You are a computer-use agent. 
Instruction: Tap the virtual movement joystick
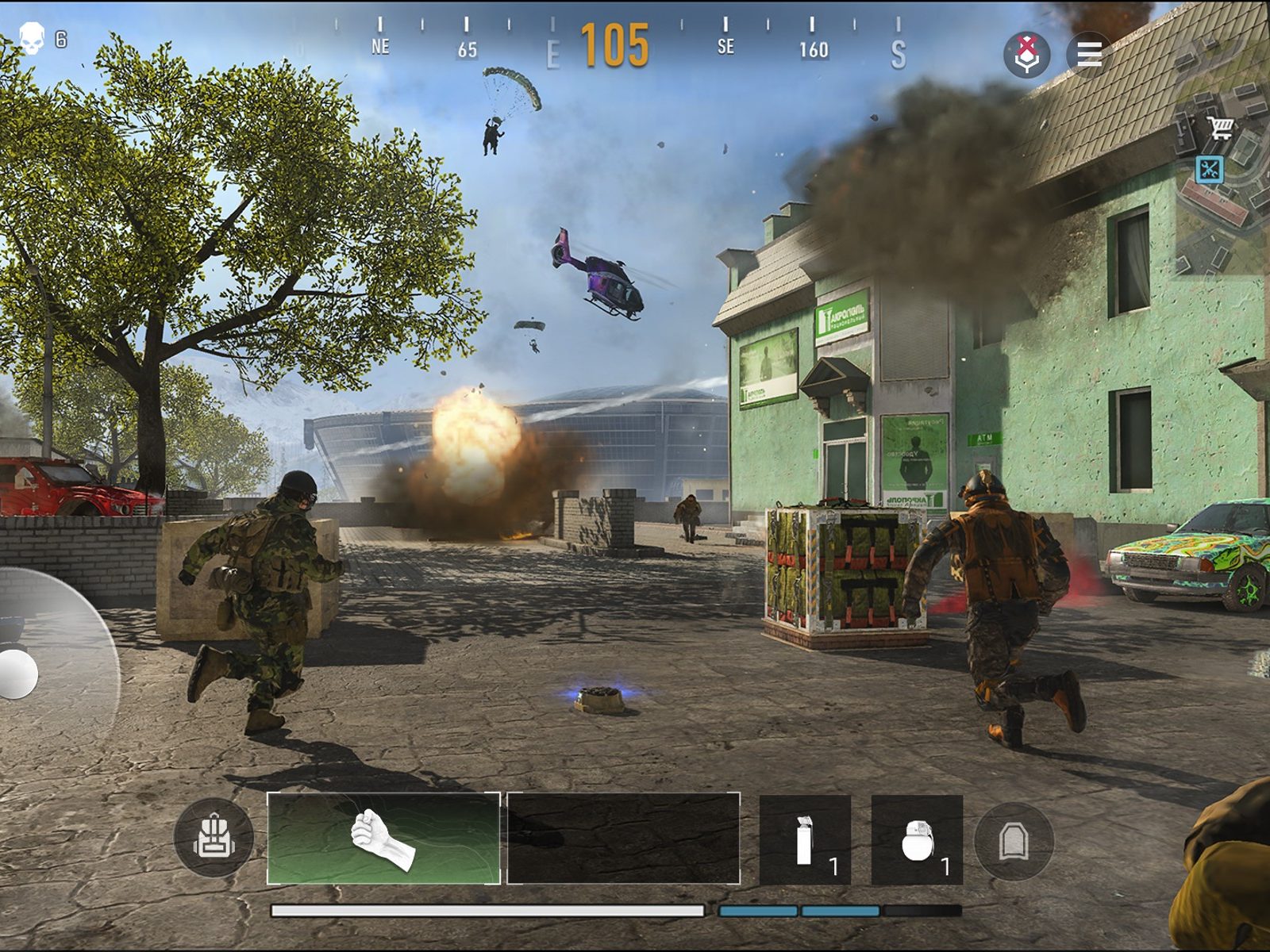(17, 674)
